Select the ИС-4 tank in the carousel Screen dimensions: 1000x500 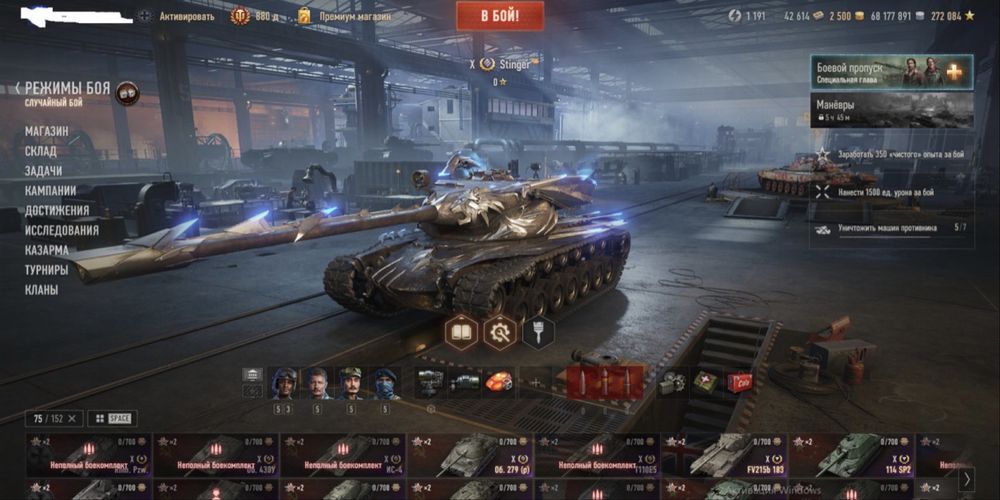(342, 455)
